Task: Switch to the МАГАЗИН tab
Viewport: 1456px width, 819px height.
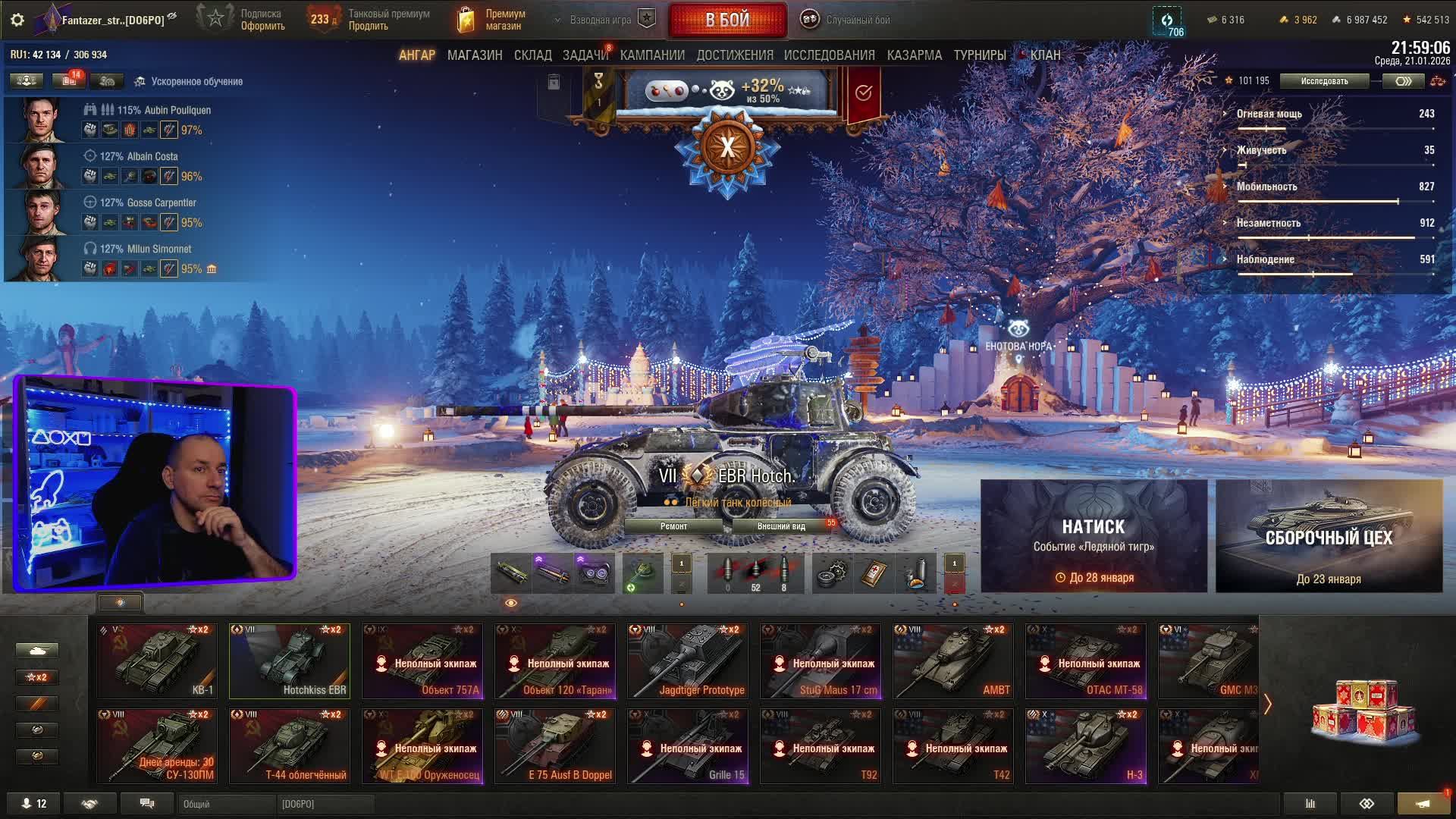Action: coord(475,55)
